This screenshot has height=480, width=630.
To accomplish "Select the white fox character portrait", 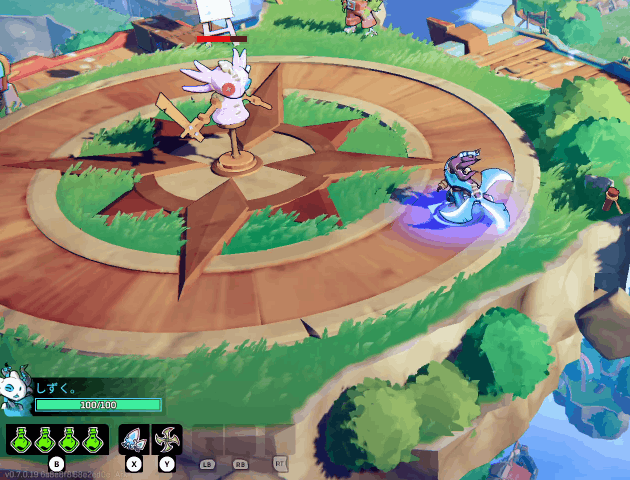I will [15, 390].
